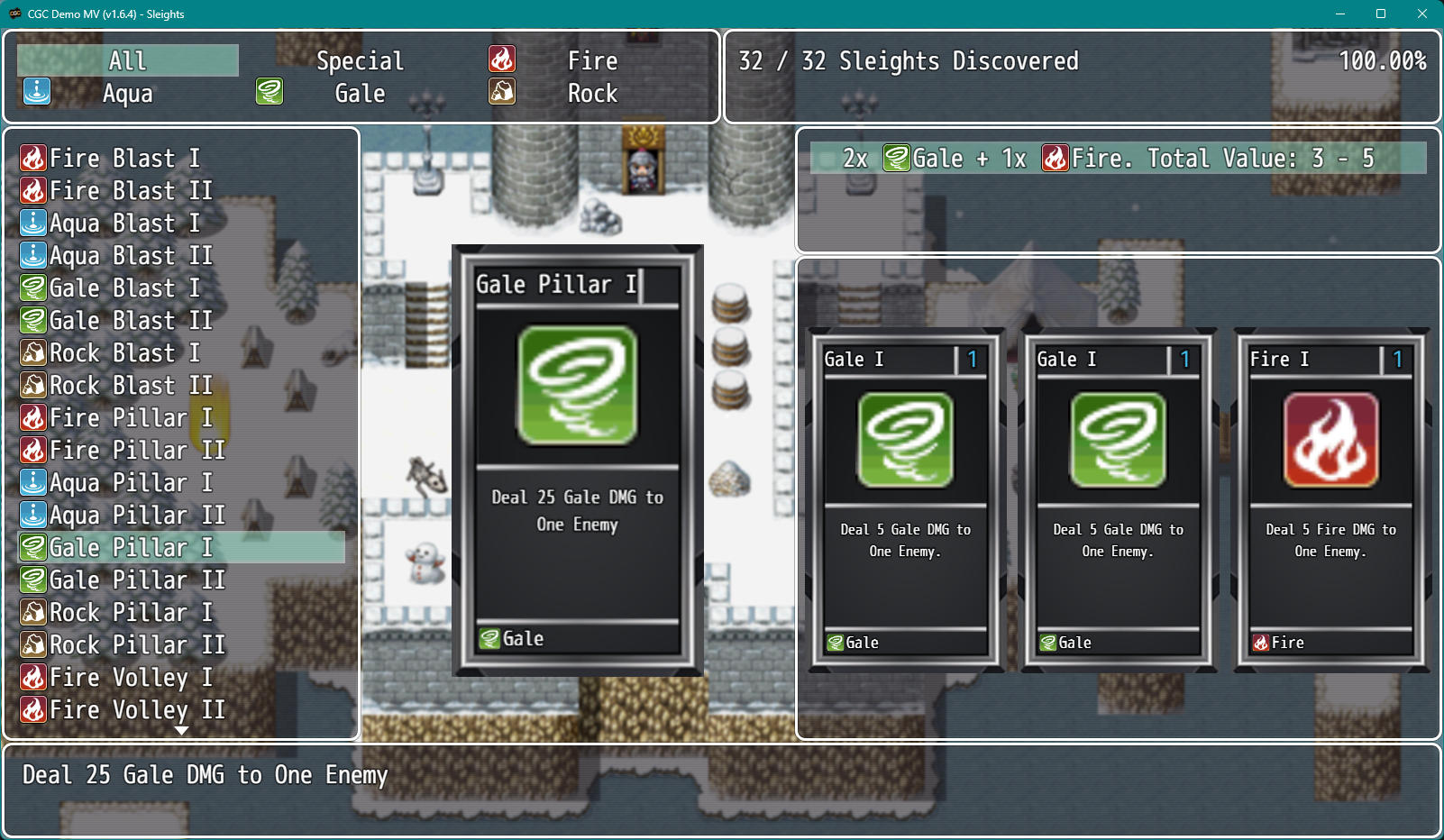Screen dimensions: 1444x840
Task: Select Gale Blast I entry
Action: 124,288
